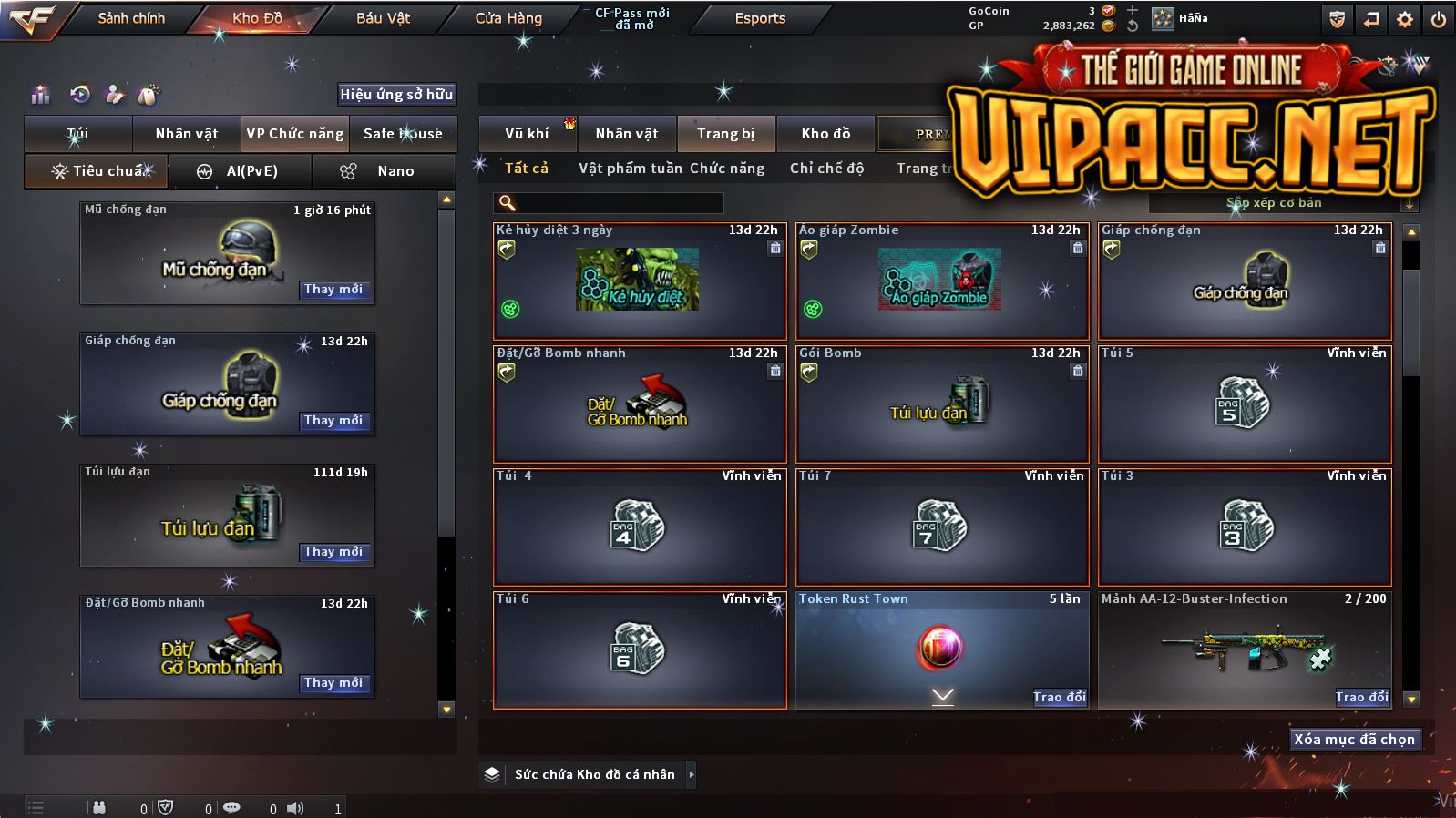
Task: Select the Kẻ hủy diệt 3 ngày item
Action: 638,282
